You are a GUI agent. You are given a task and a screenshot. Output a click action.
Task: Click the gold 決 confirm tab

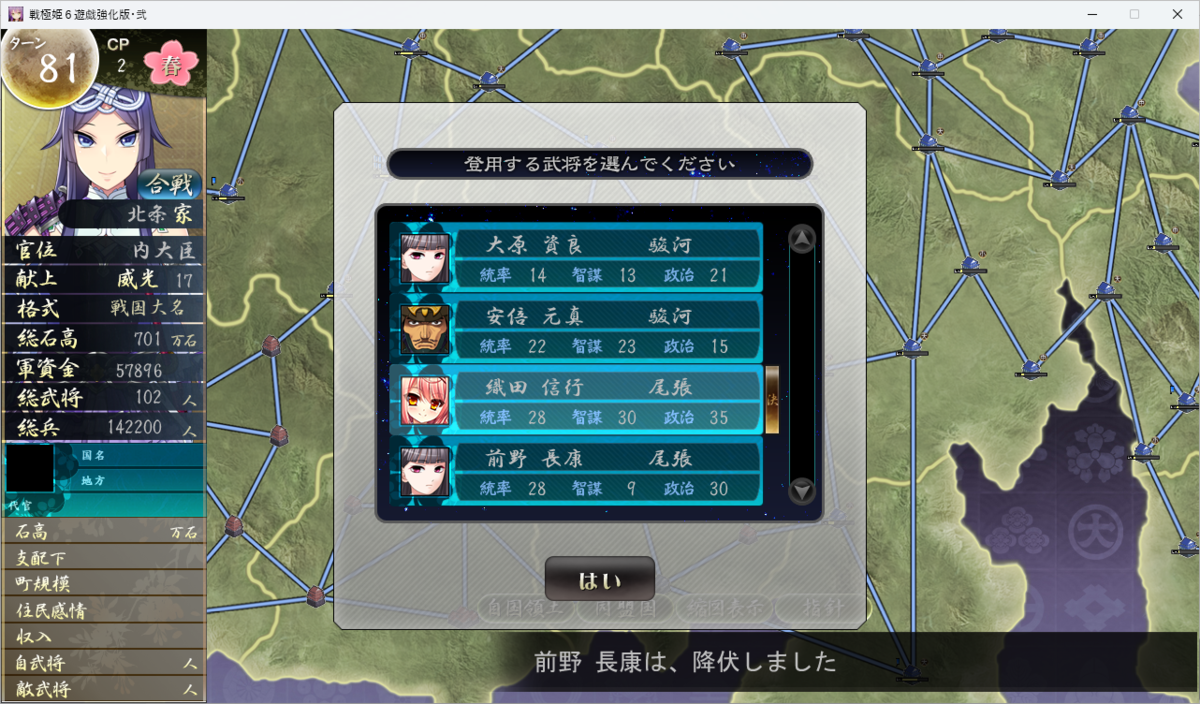click(x=772, y=400)
